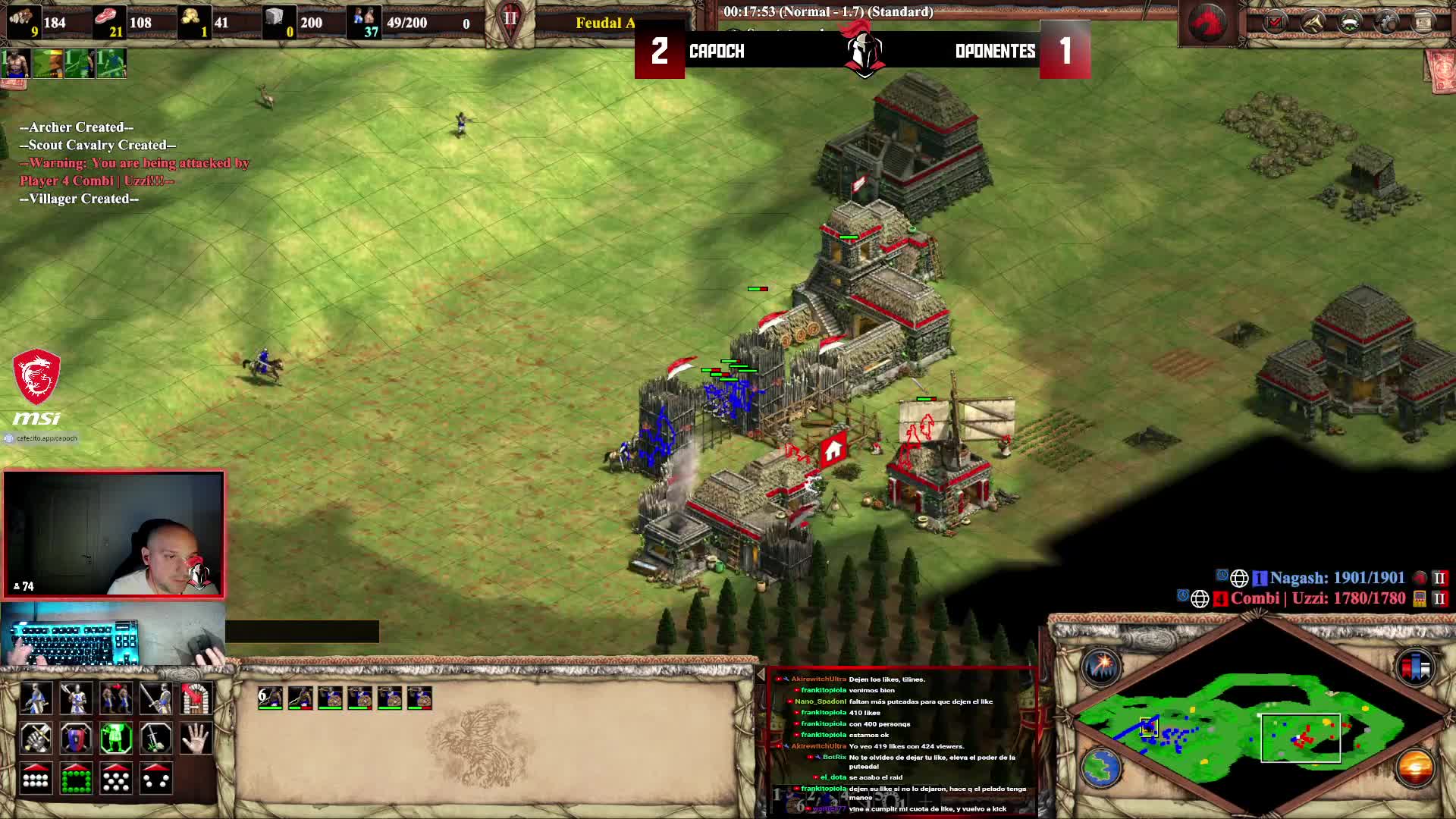Click the Garrison archway command icon
The height and width of the screenshot is (819, 1456).
(x=196, y=698)
